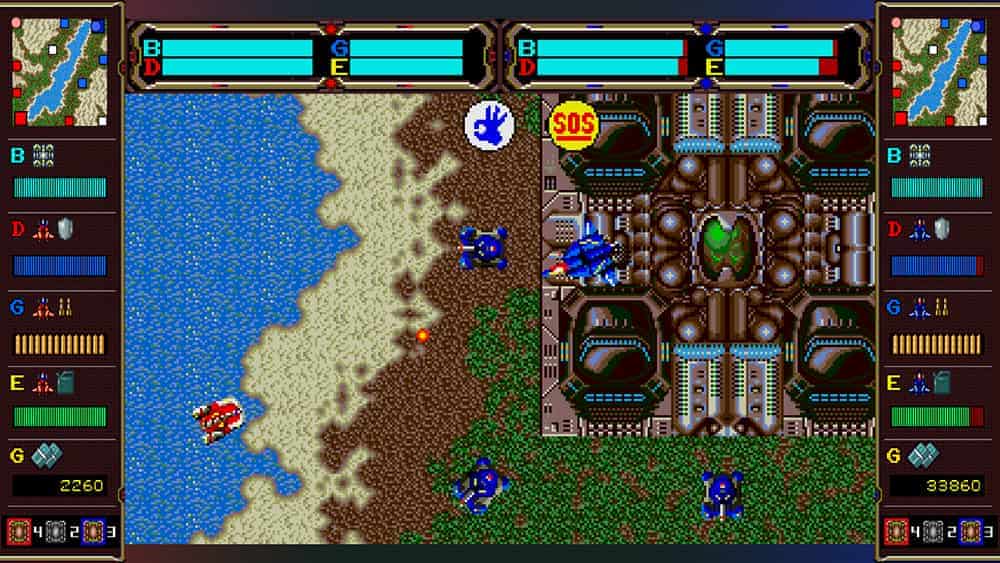This screenshot has width=1000, height=563.
Task: Select the blue hand command icon
Action: pyautogui.click(x=489, y=127)
